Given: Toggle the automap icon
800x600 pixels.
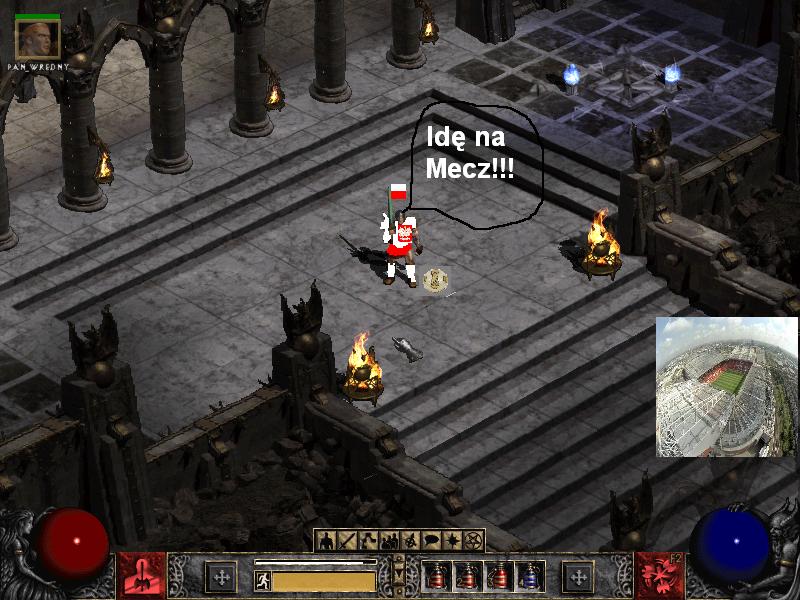Looking at the screenshot, I should tap(411, 541).
